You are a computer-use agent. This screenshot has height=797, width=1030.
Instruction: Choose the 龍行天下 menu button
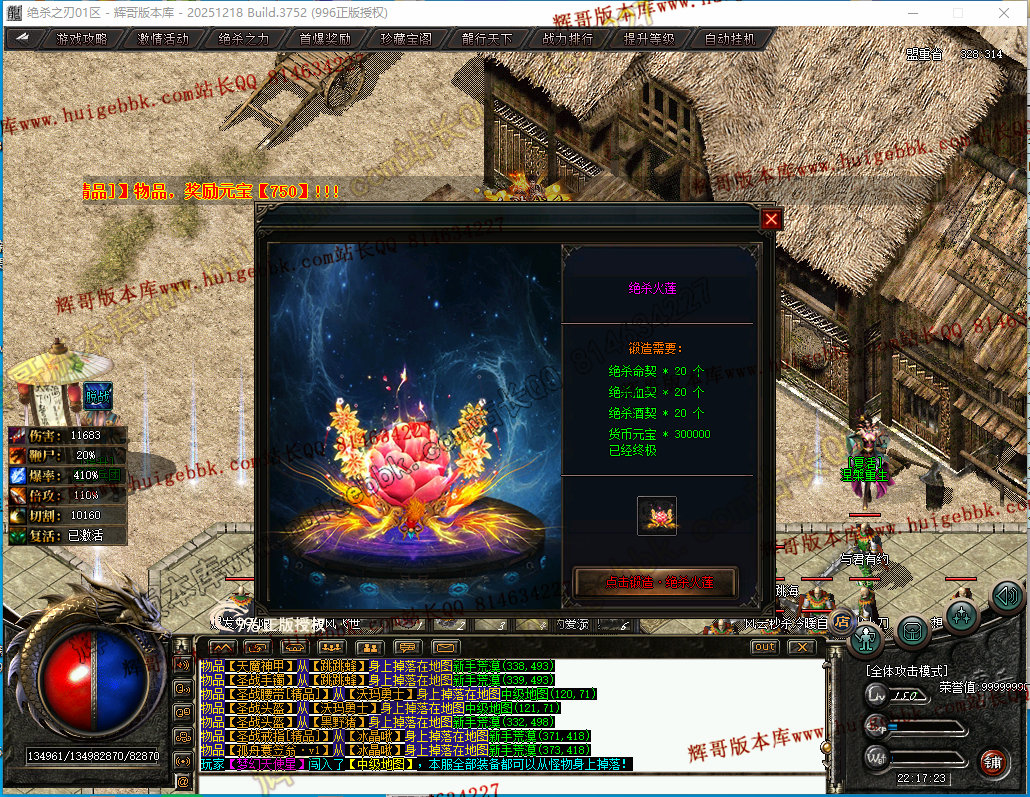pyautogui.click(x=487, y=39)
